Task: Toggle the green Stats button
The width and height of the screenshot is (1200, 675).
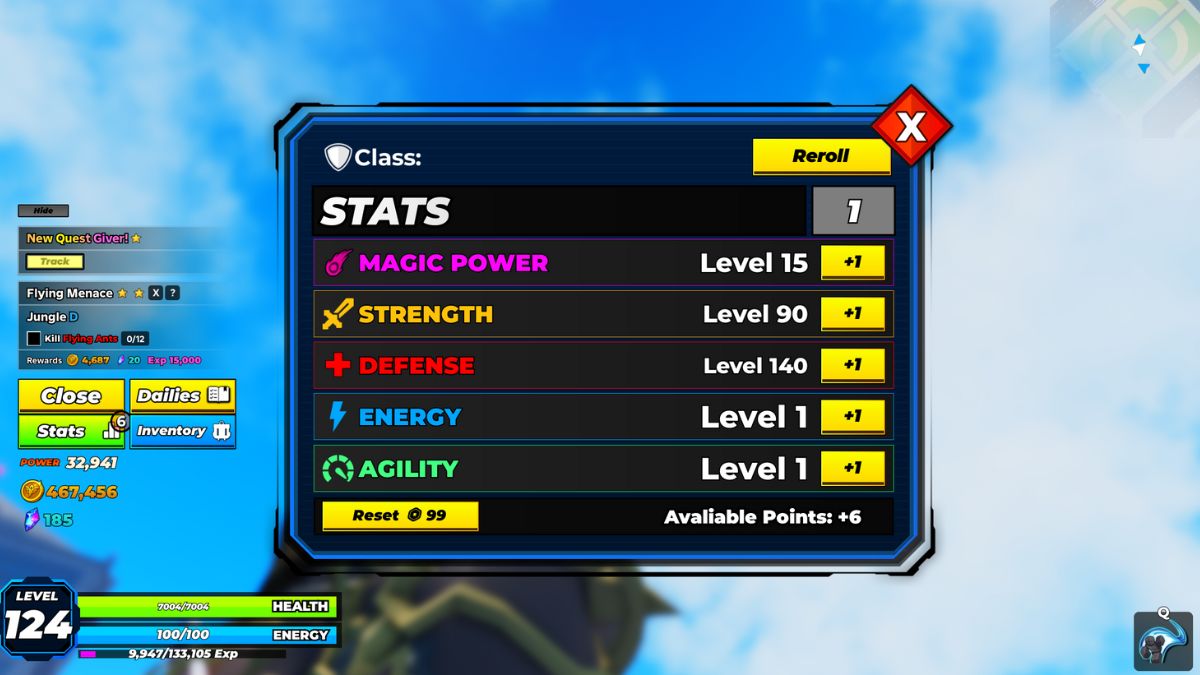Action: [71, 431]
